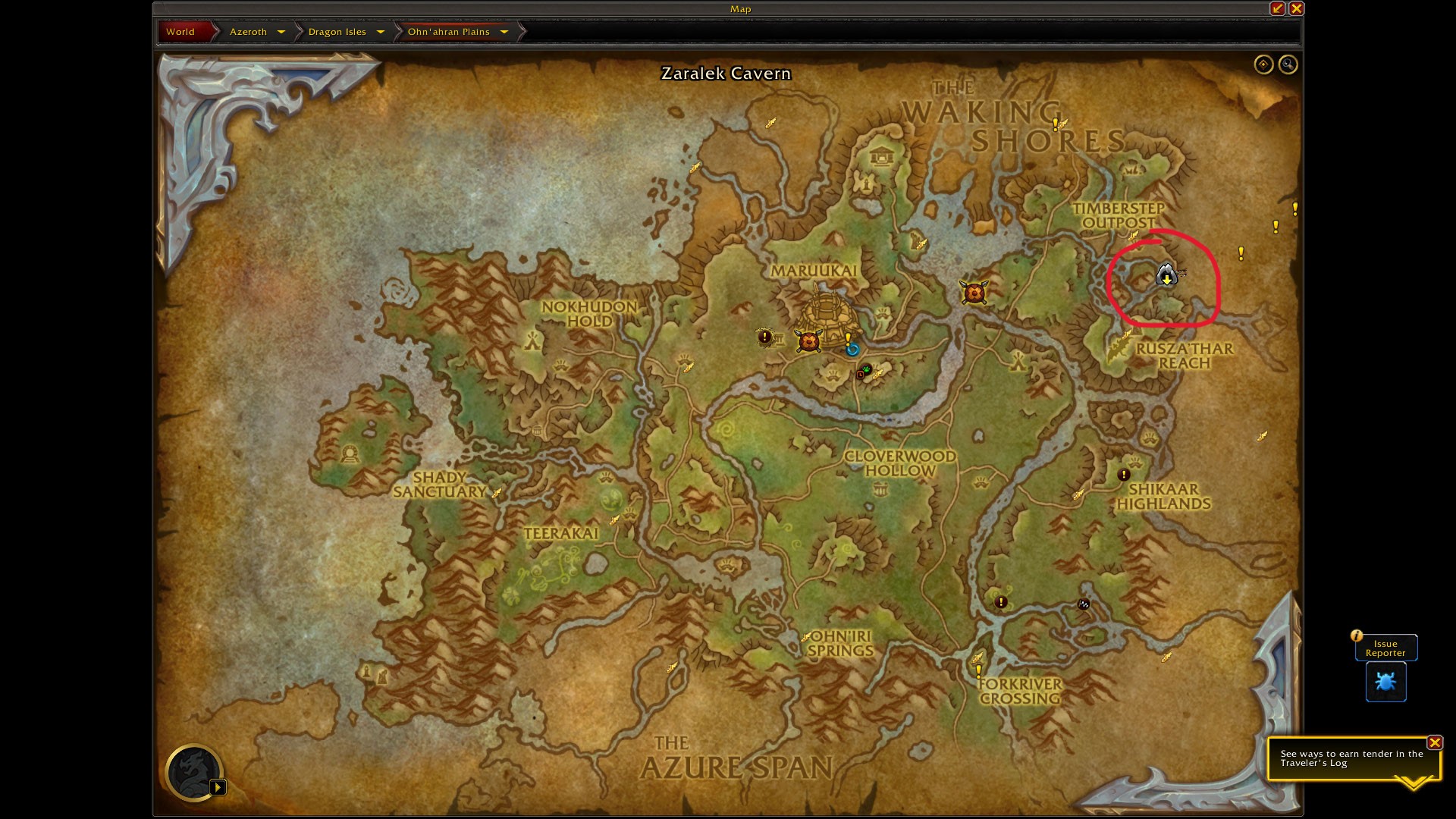Viewport: 1456px width, 819px height.
Task: Open the magnifying glass map filter
Action: [1288, 64]
